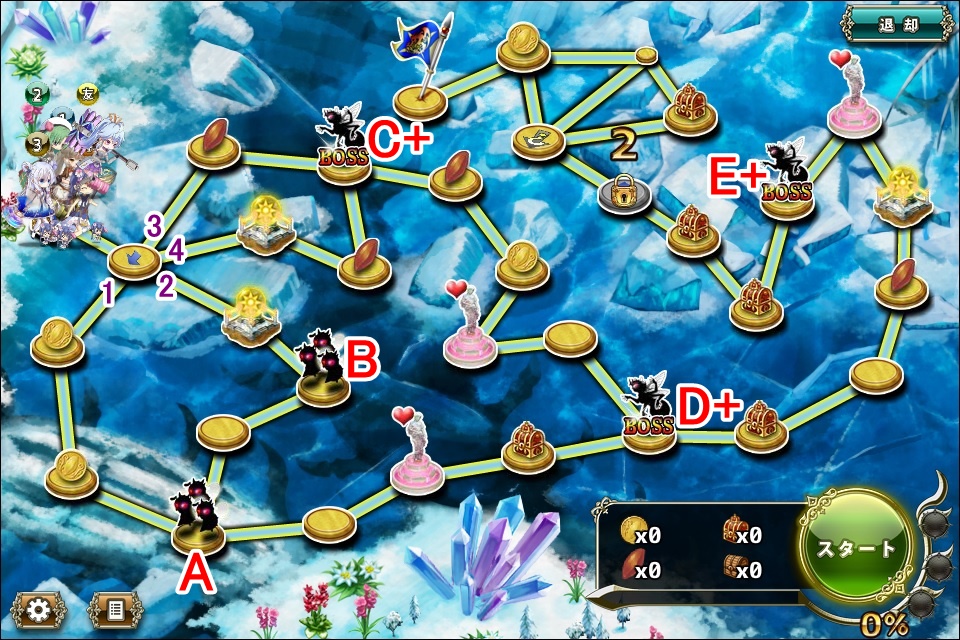Retreat using the 退却 button
960x640 pixels.
[895, 23]
